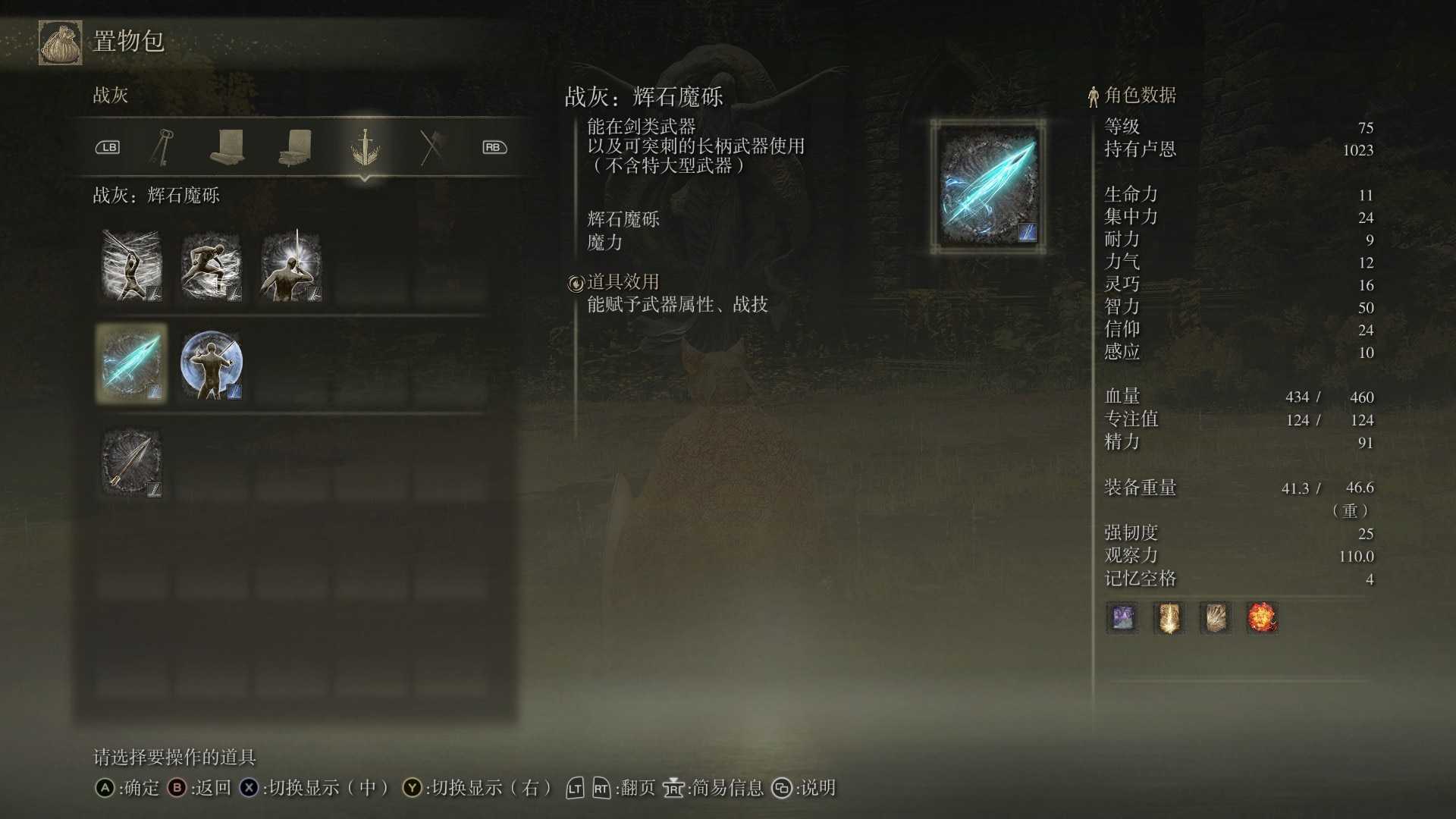Viewport: 1456px width, 819px height.
Task: Click the 置物包 inventory bag icon
Action: (59, 42)
